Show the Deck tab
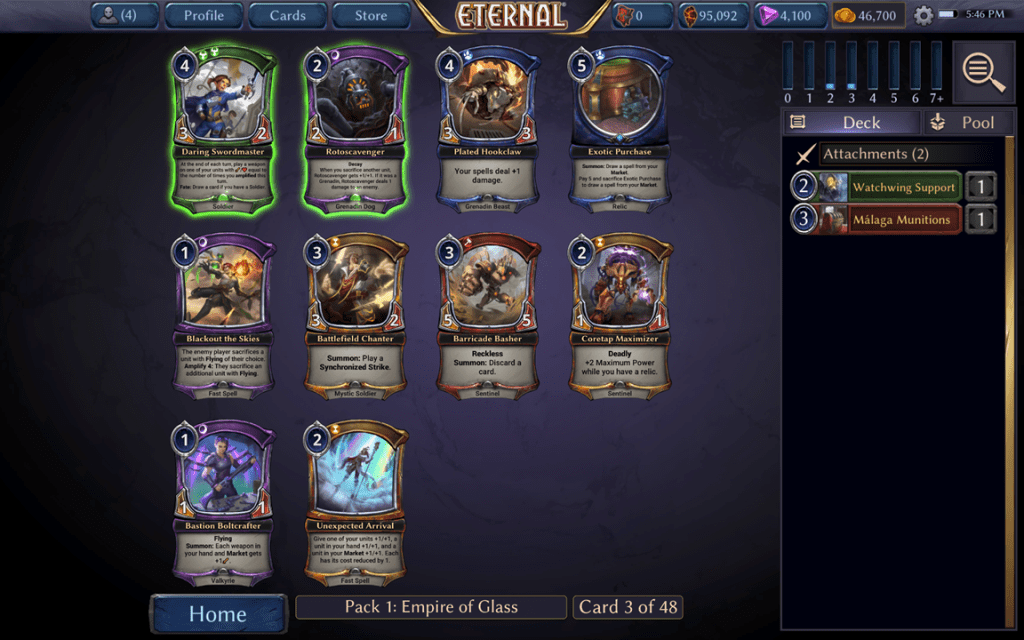This screenshot has height=640, width=1024. [850, 122]
